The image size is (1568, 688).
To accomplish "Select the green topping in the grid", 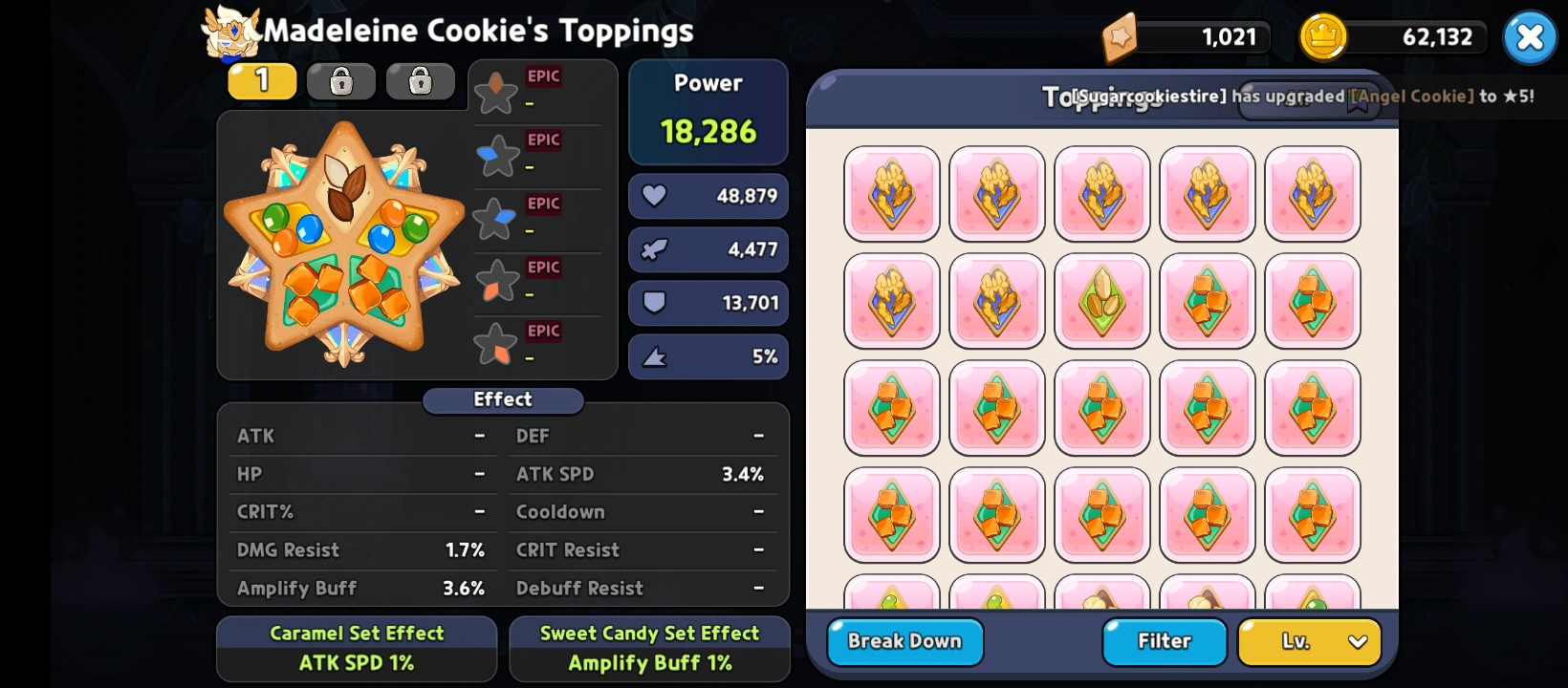I will (1102, 302).
